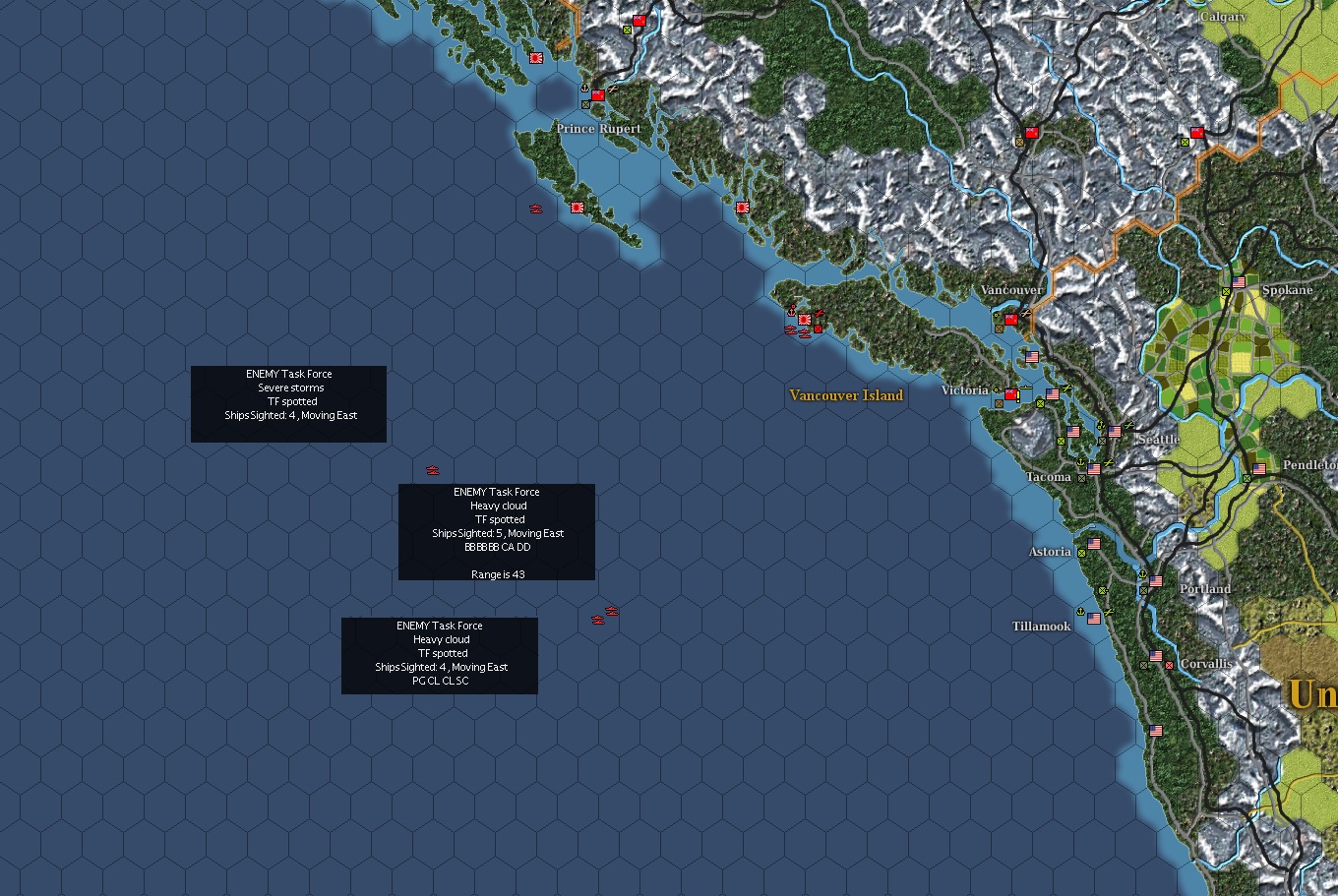Image resolution: width=1338 pixels, height=896 pixels.
Task: Select the US flag base near Spokane
Action: (x=1239, y=283)
